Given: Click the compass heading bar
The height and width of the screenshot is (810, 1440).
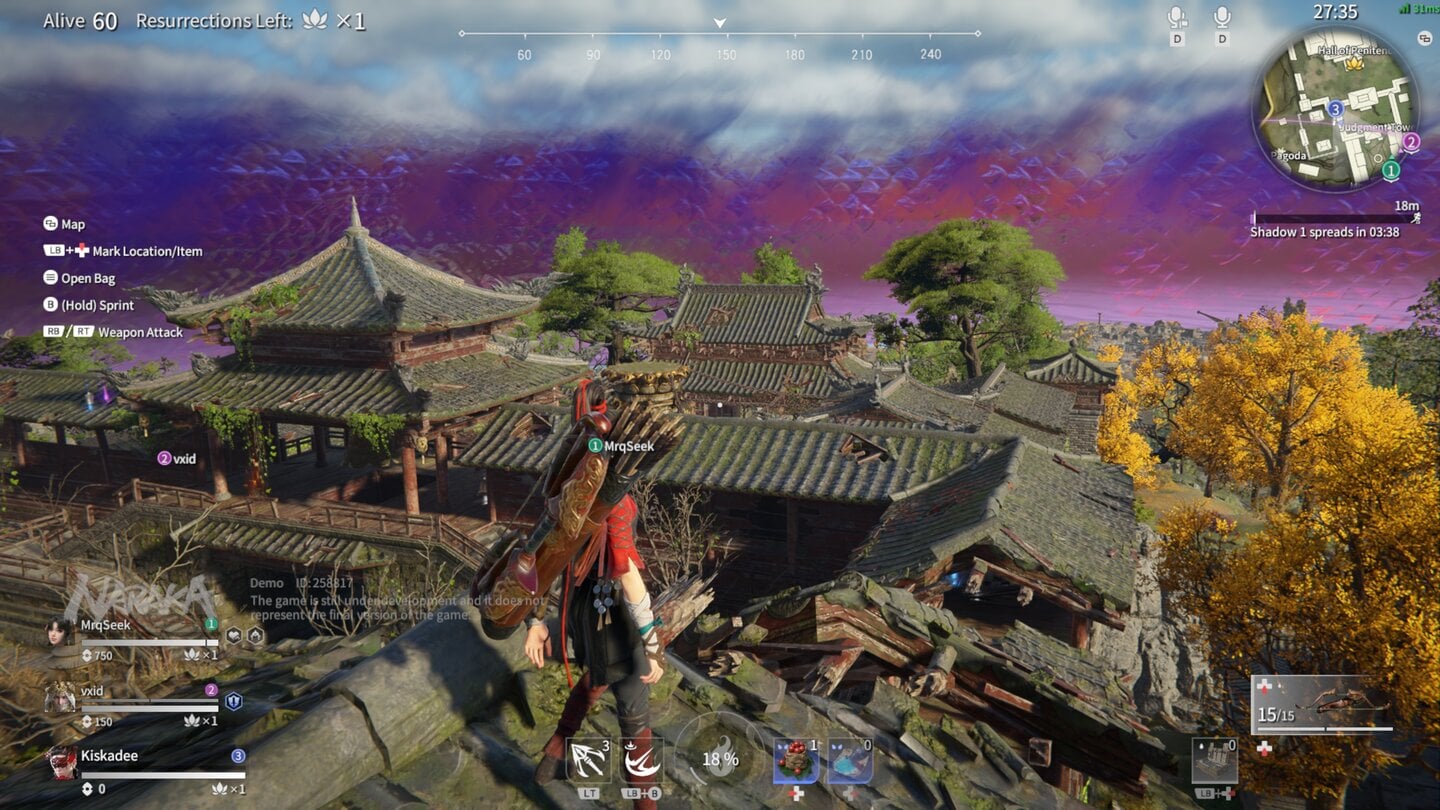Looking at the screenshot, I should 719,34.
